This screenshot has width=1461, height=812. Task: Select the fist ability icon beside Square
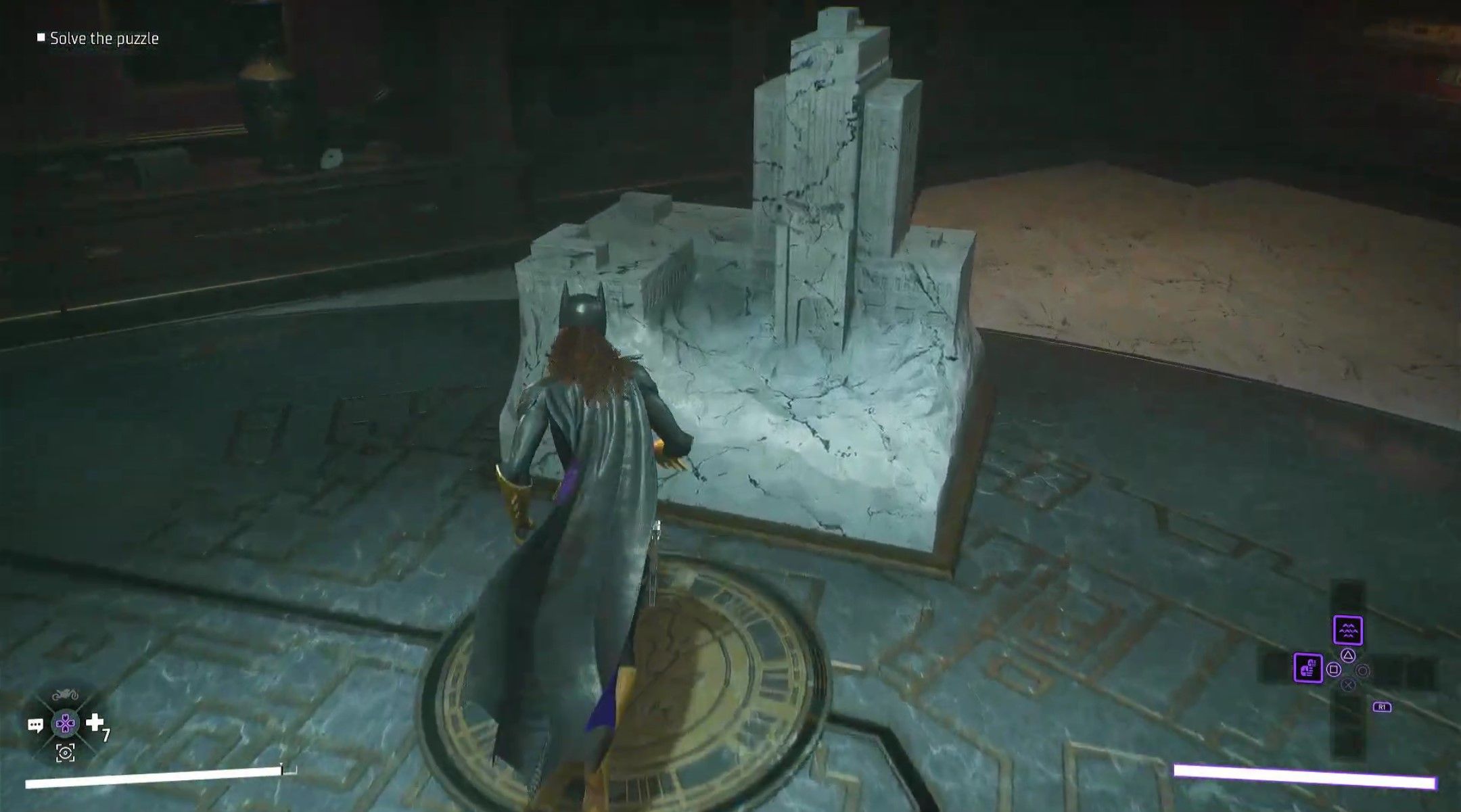1309,668
